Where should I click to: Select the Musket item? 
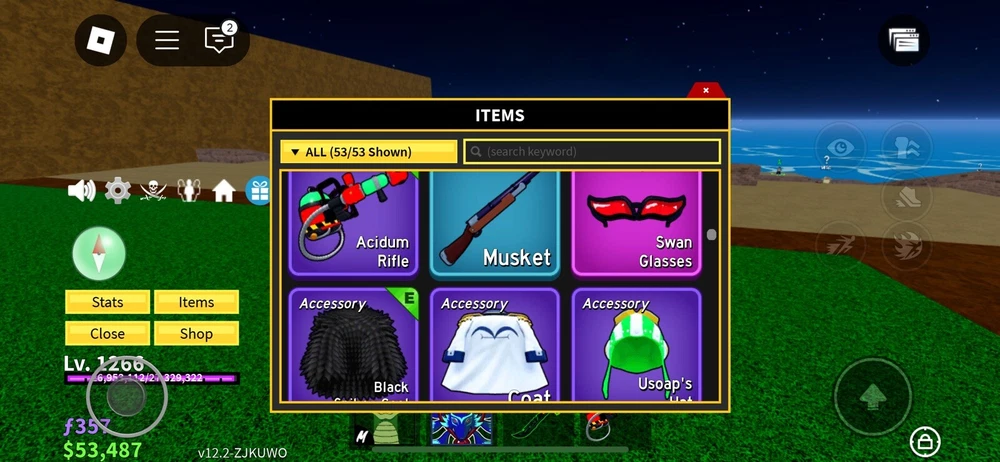[x=495, y=223]
